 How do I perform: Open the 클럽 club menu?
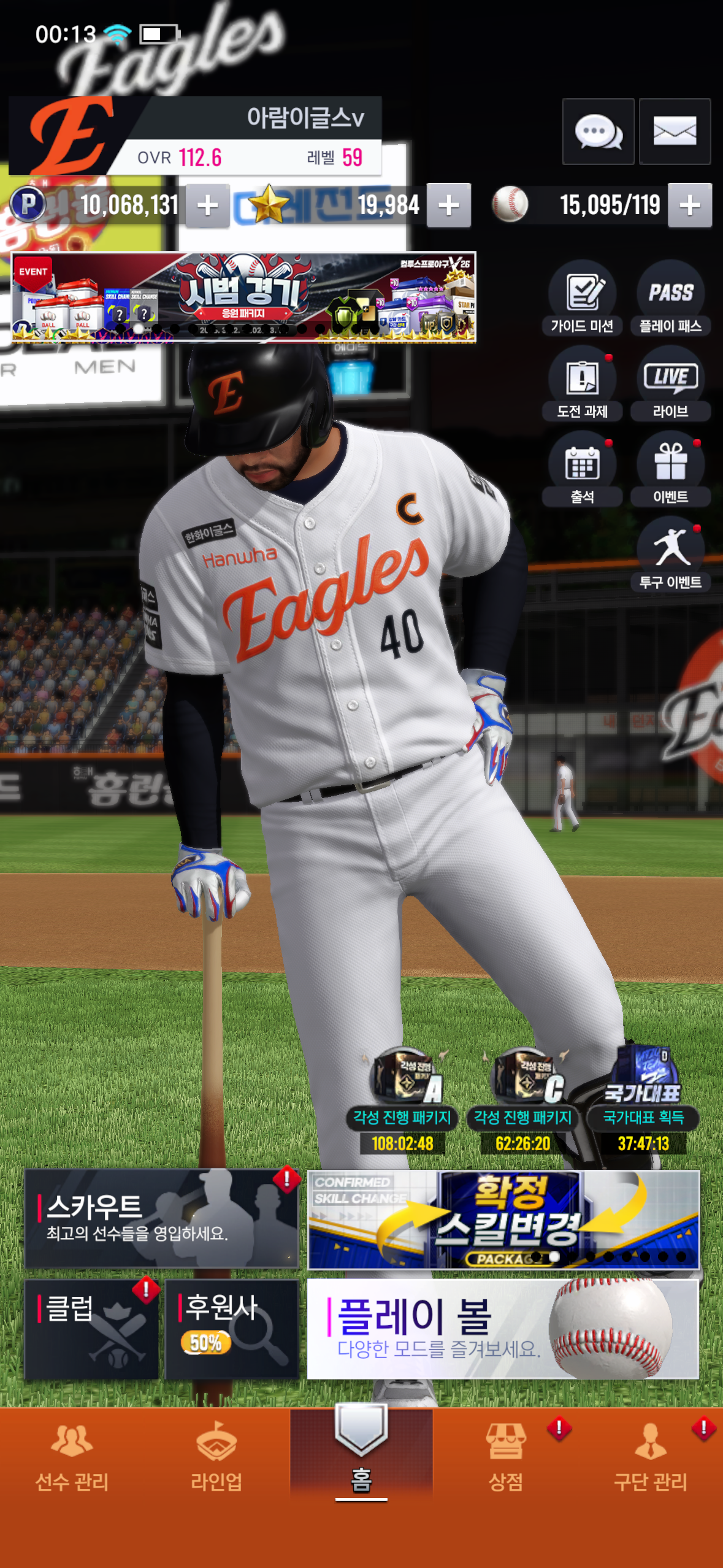(91, 1329)
